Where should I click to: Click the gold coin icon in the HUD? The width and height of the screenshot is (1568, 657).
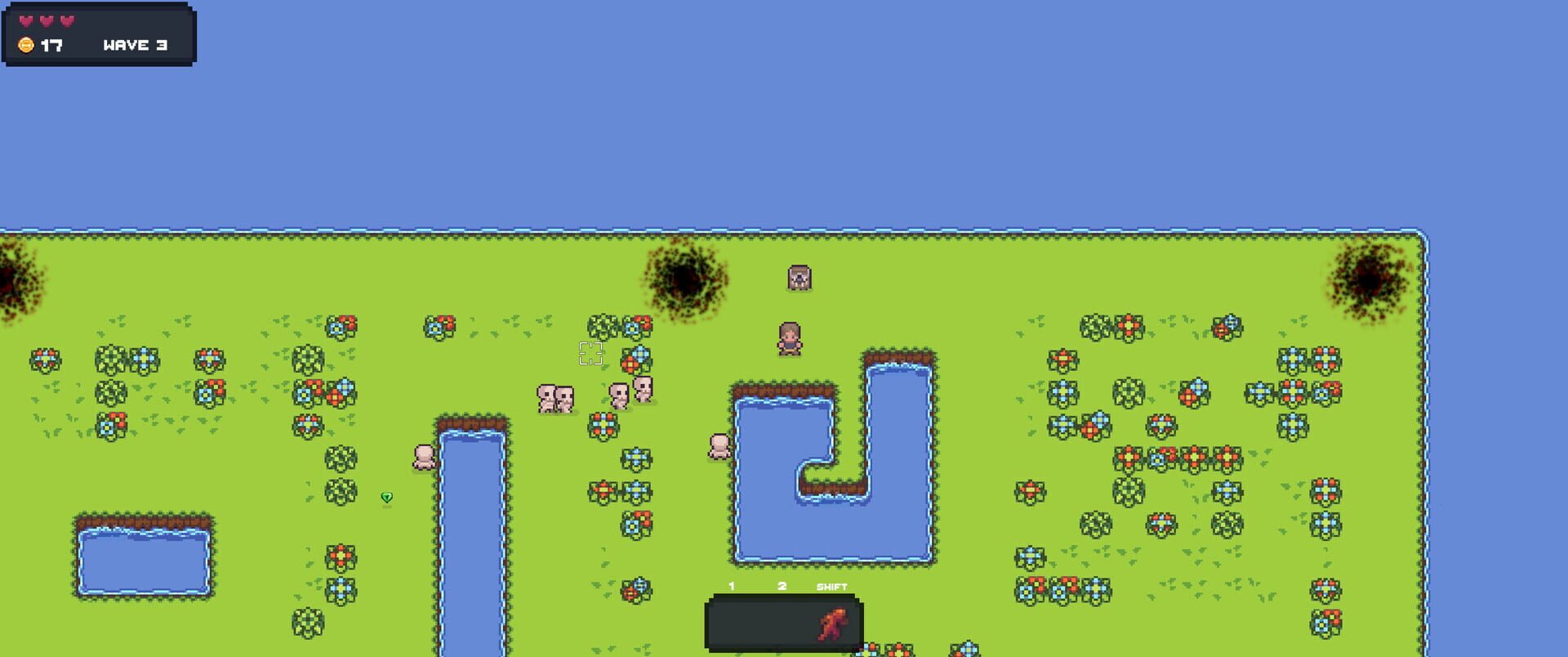[25, 45]
